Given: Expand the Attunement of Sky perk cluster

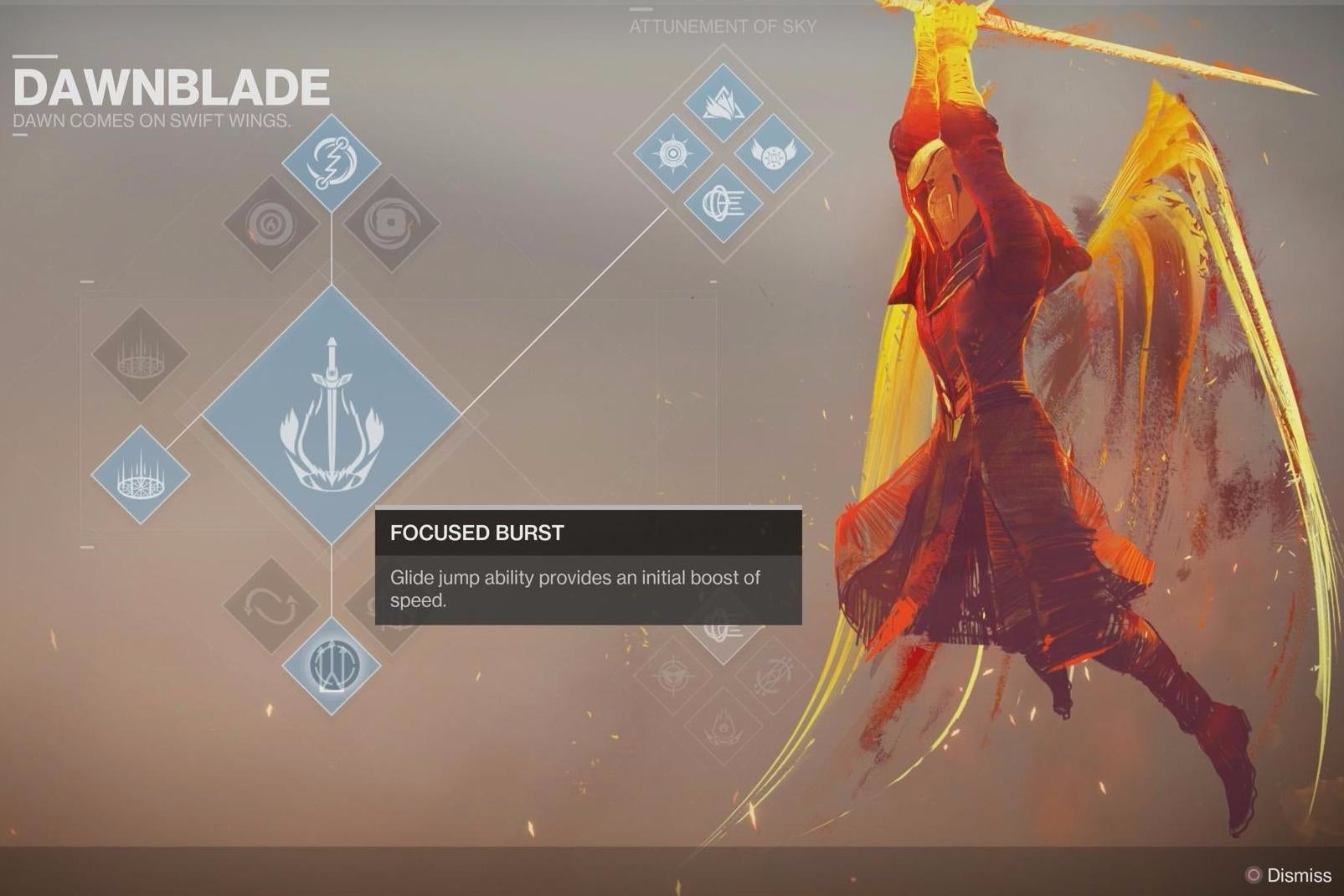Looking at the screenshot, I should [x=722, y=155].
